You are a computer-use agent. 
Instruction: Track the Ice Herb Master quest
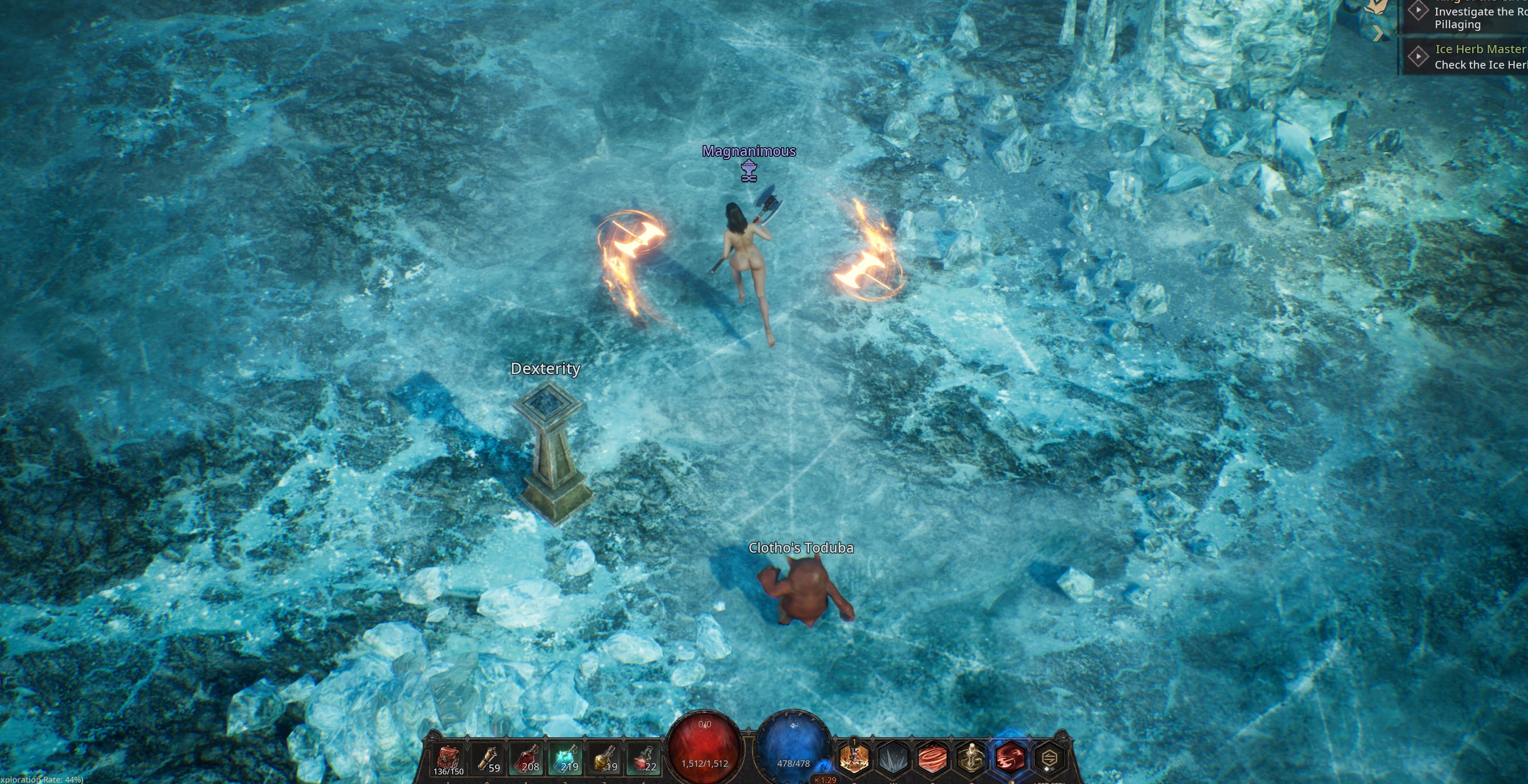click(x=1418, y=56)
